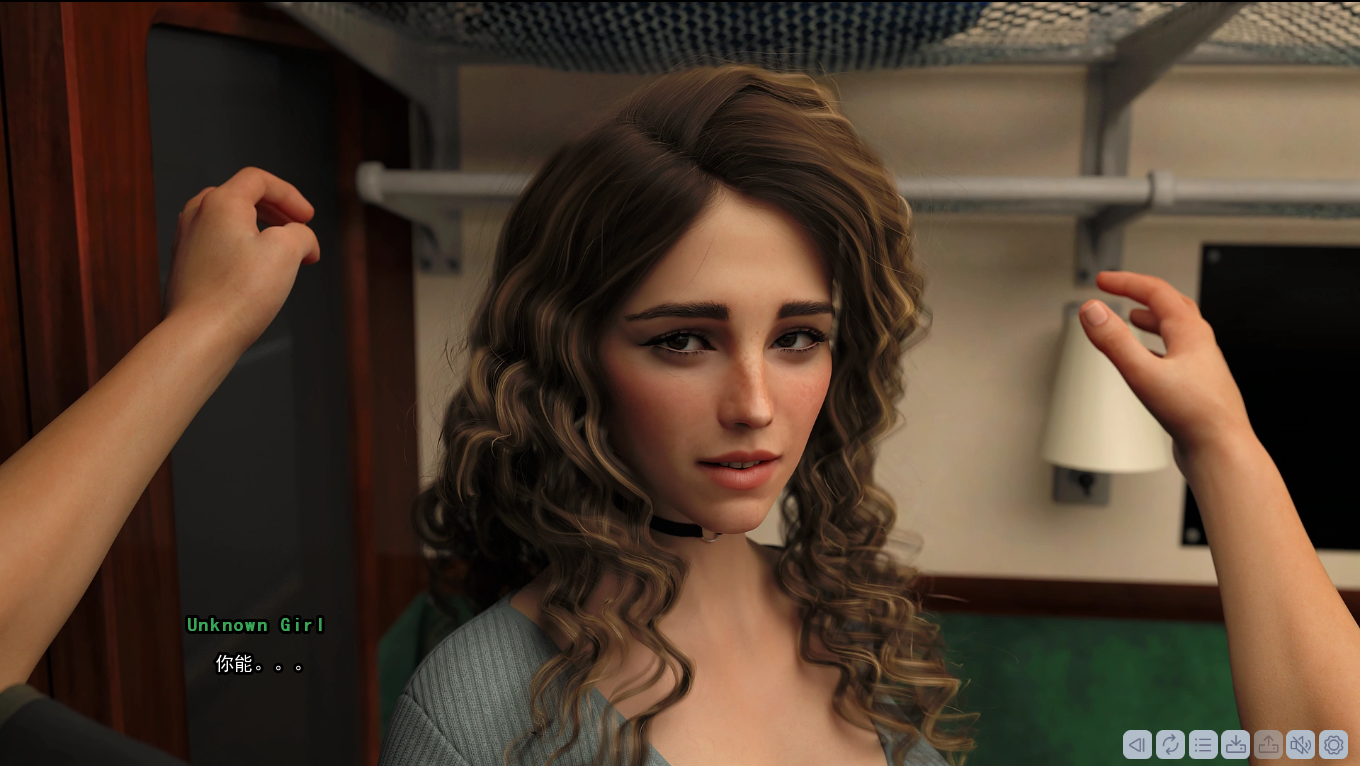The width and height of the screenshot is (1360, 766).
Task: Toggle the circular arrows auto-play button
Action: click(x=1170, y=744)
